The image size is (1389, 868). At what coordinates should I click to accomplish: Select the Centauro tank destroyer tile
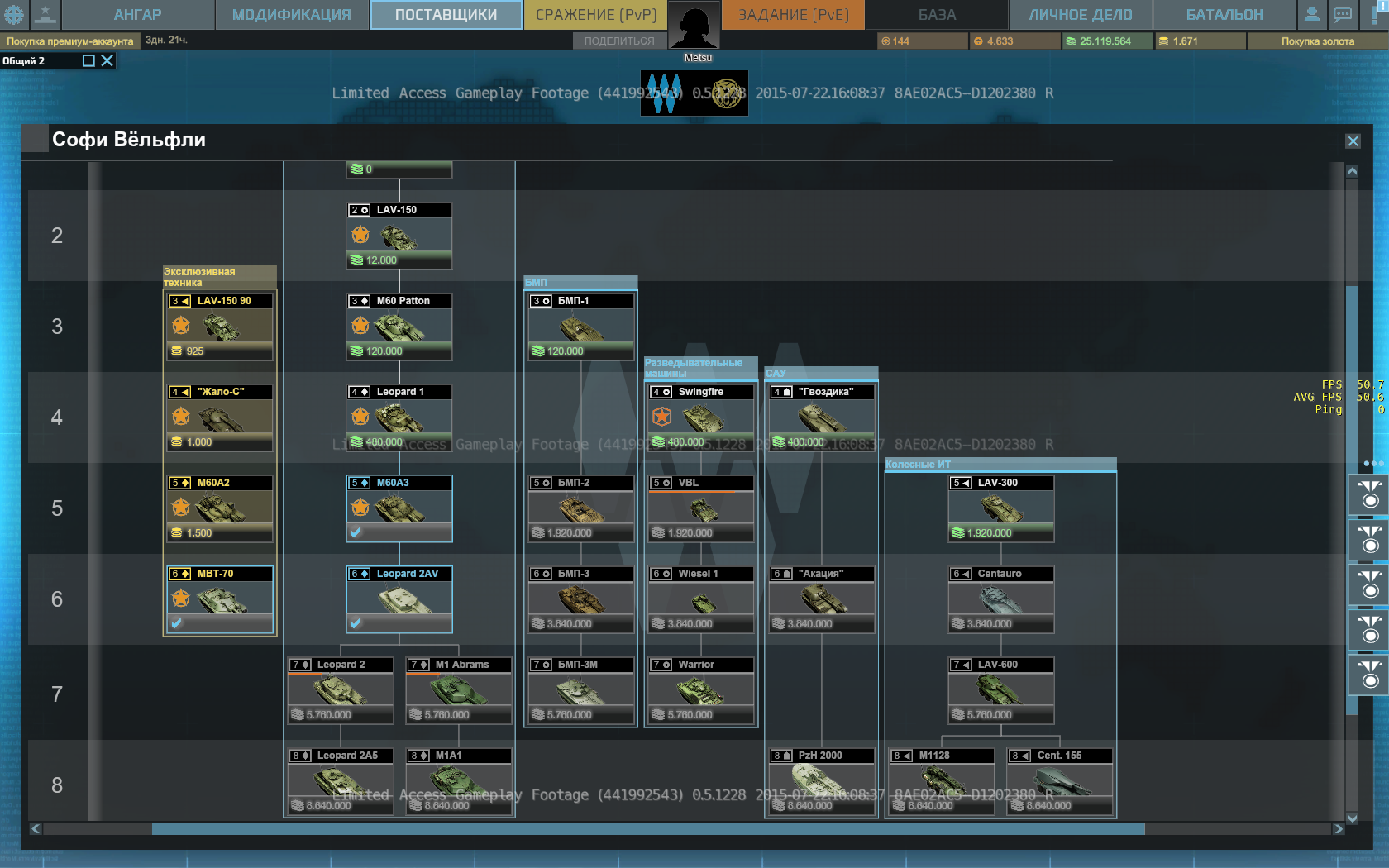point(1000,599)
